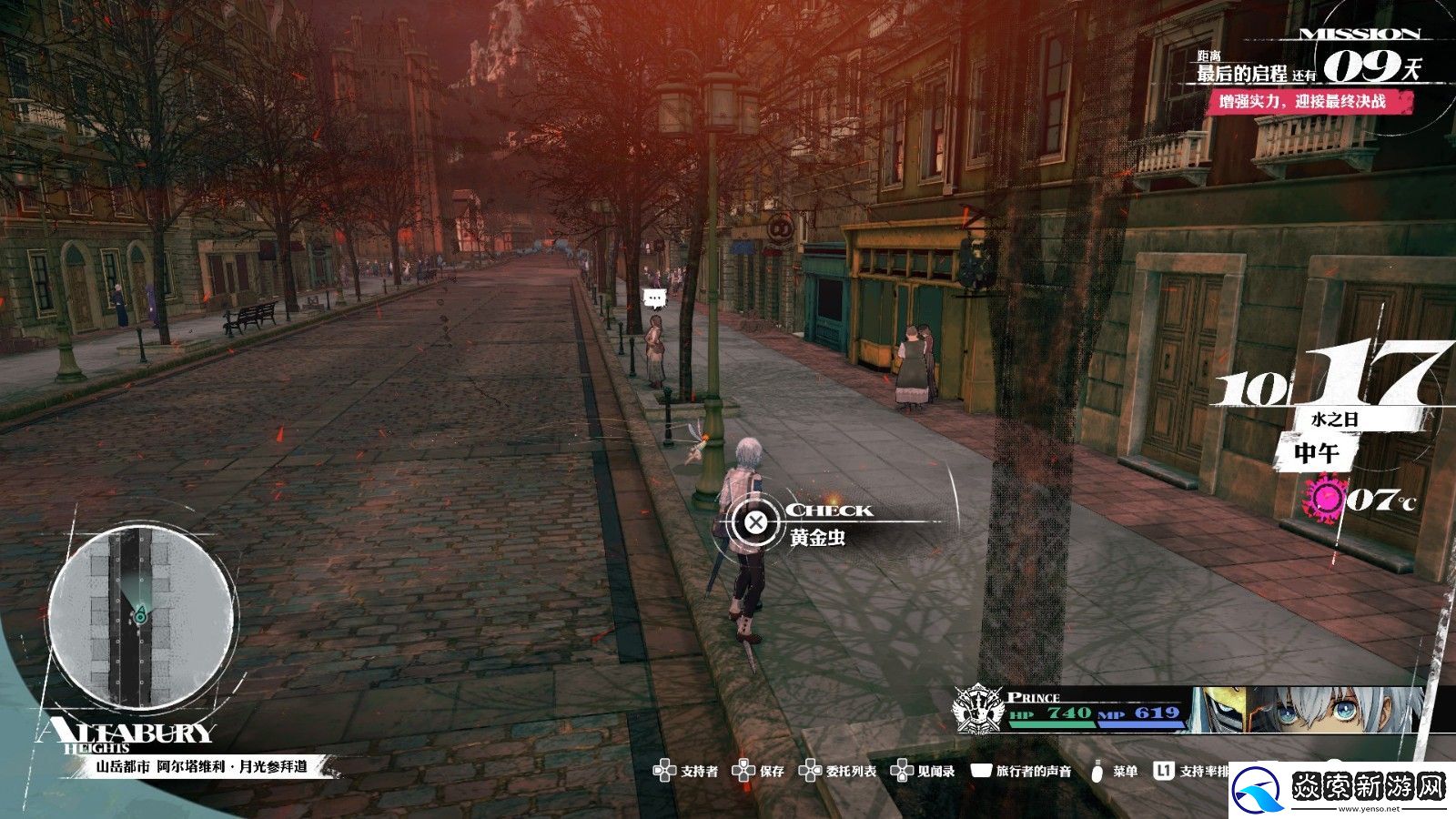Show the 见闻录 memorandum
This screenshot has width=1456, height=819.
(923, 771)
